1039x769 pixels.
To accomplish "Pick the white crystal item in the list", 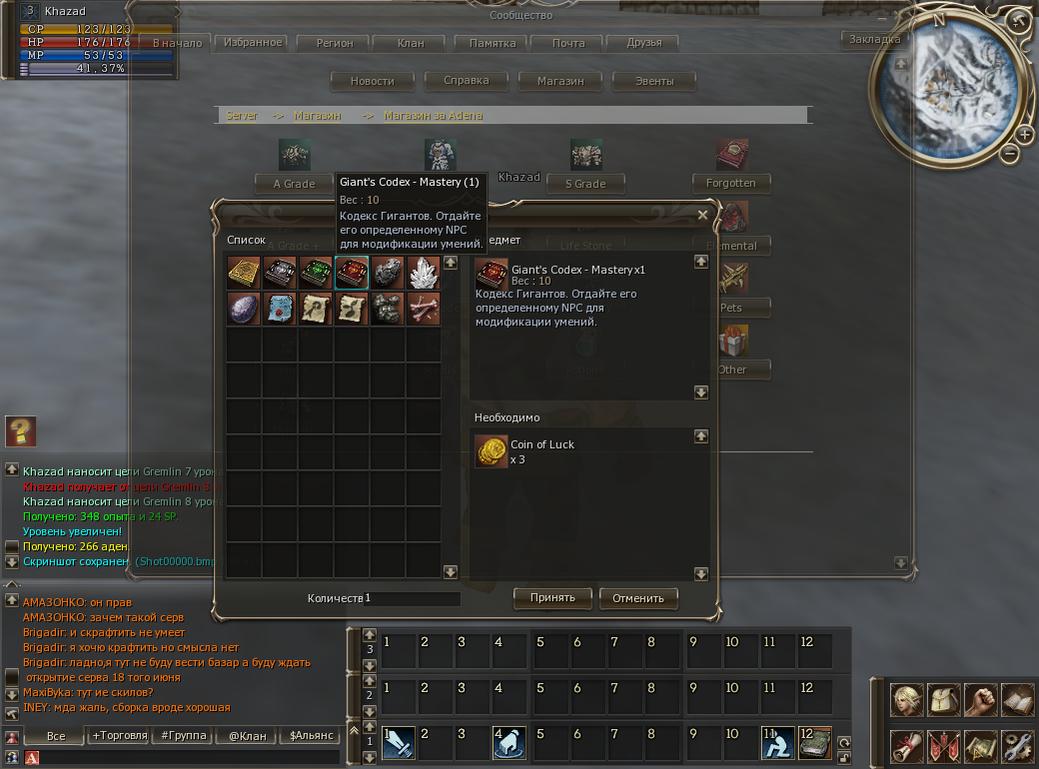I will coord(424,272).
